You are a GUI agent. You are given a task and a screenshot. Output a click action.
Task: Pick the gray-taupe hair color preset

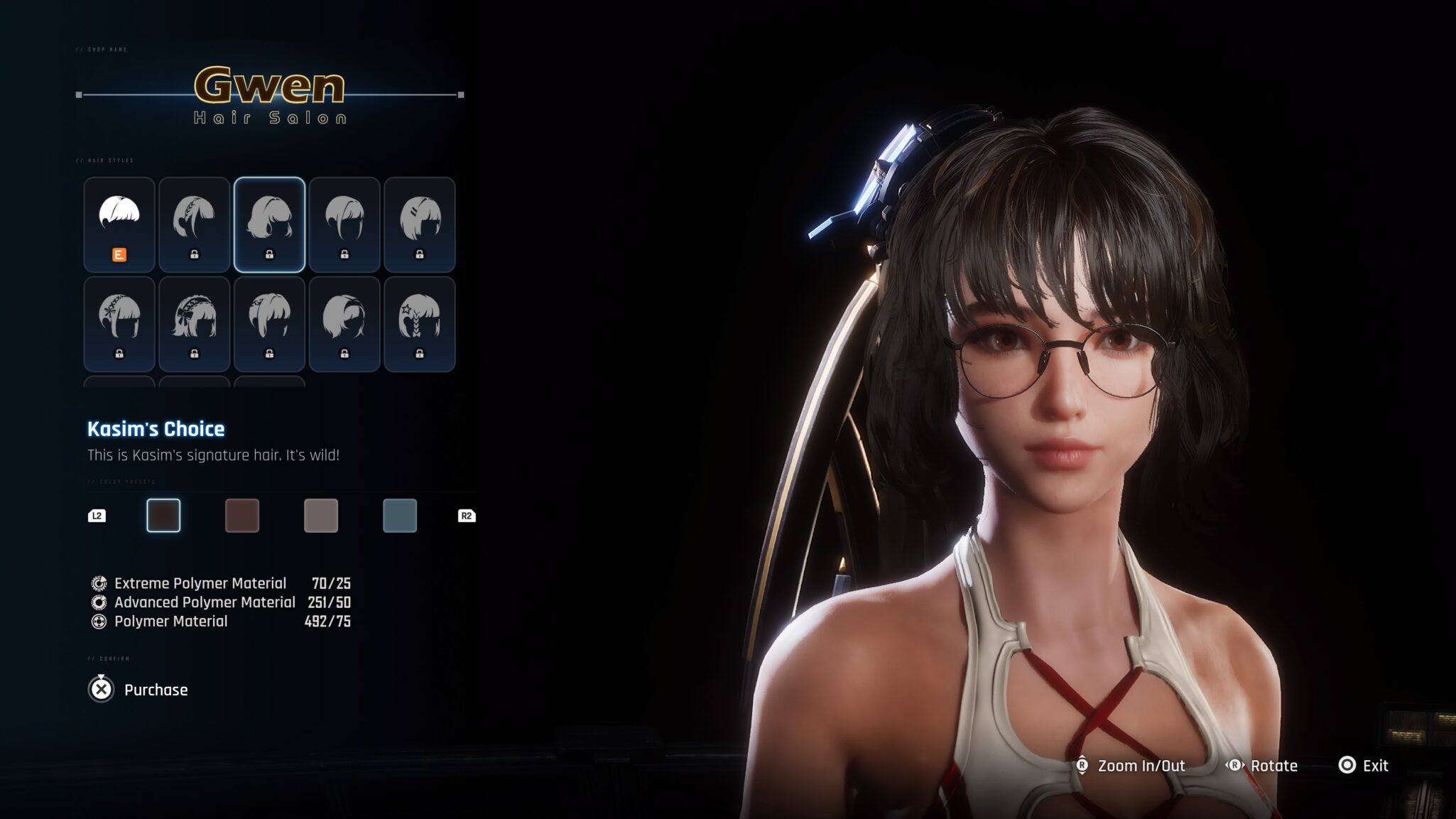[321, 516]
